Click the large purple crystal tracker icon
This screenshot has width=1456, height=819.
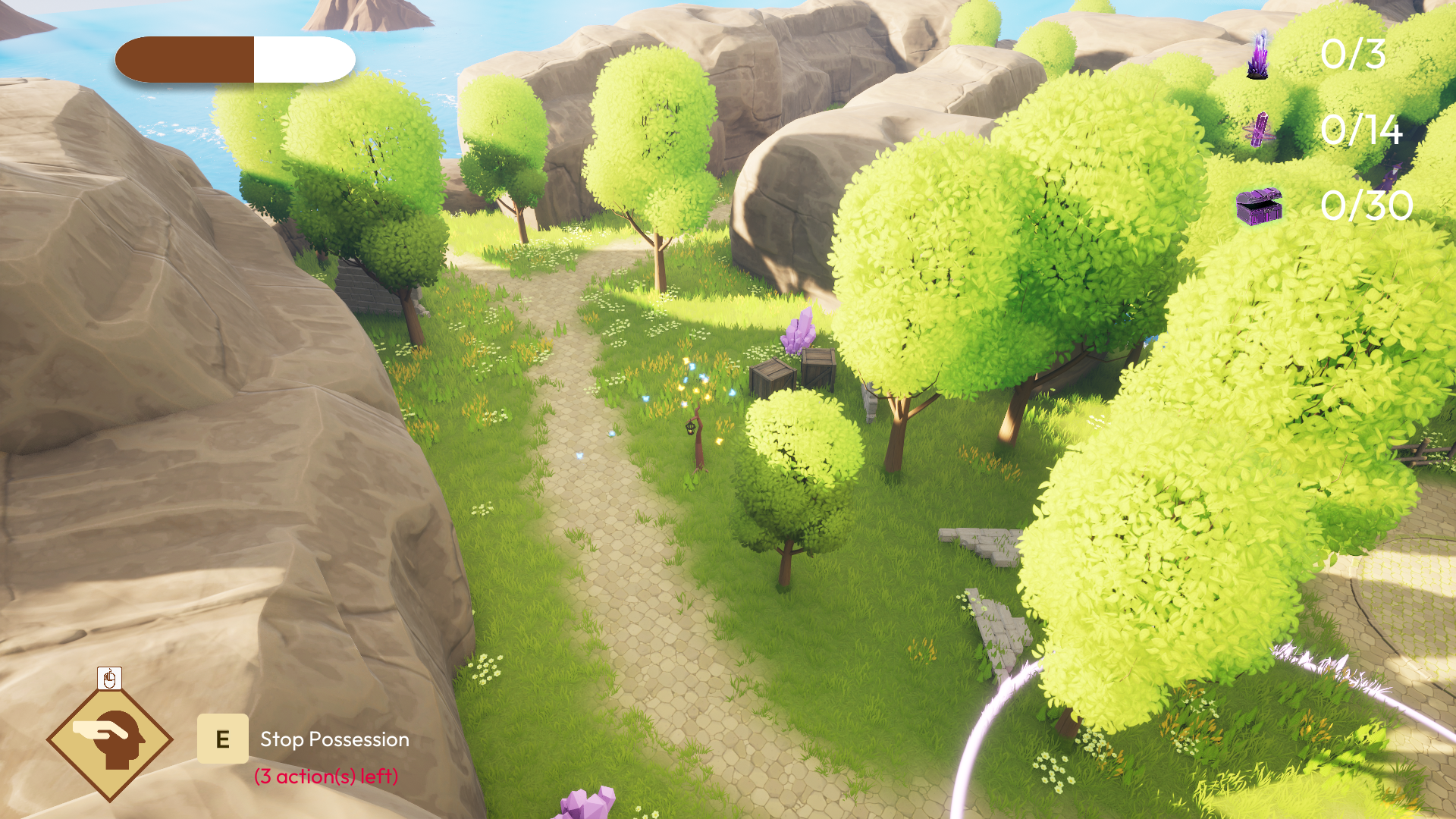1258,55
